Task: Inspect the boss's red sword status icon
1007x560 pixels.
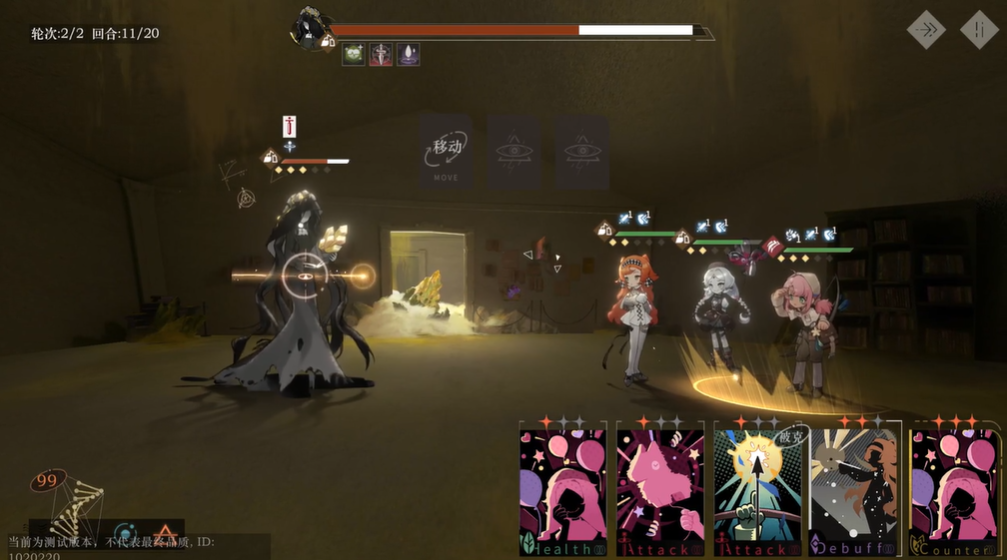Action: 381,54
